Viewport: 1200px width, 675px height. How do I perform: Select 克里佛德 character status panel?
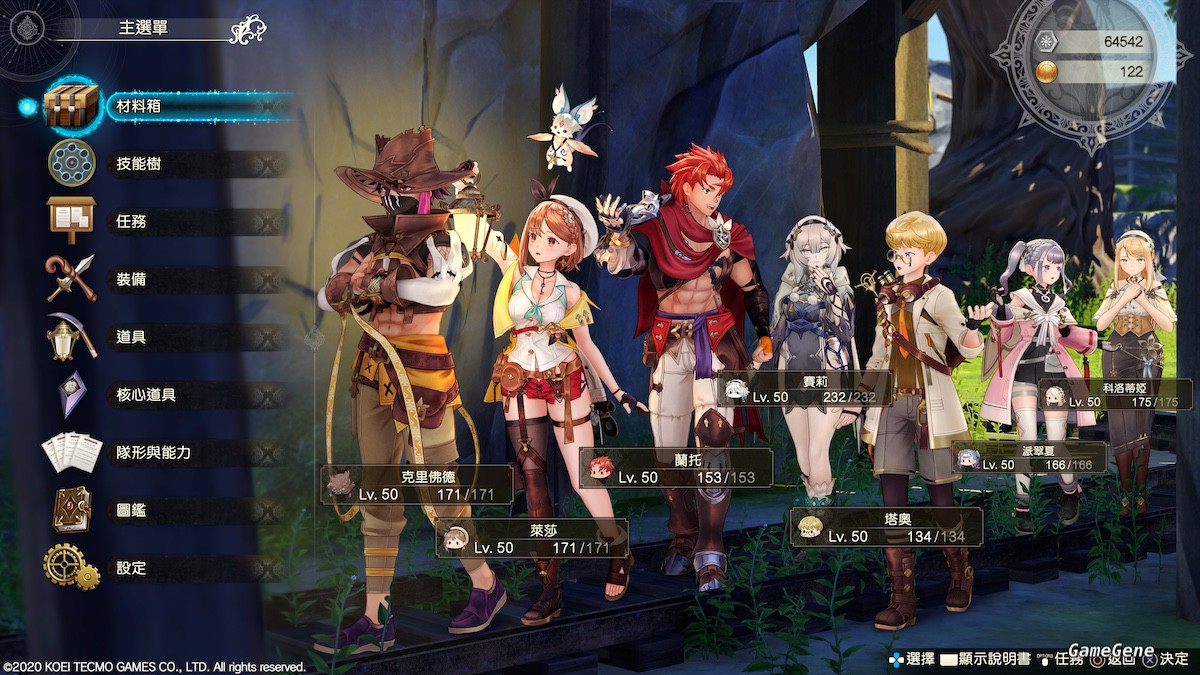tap(417, 484)
